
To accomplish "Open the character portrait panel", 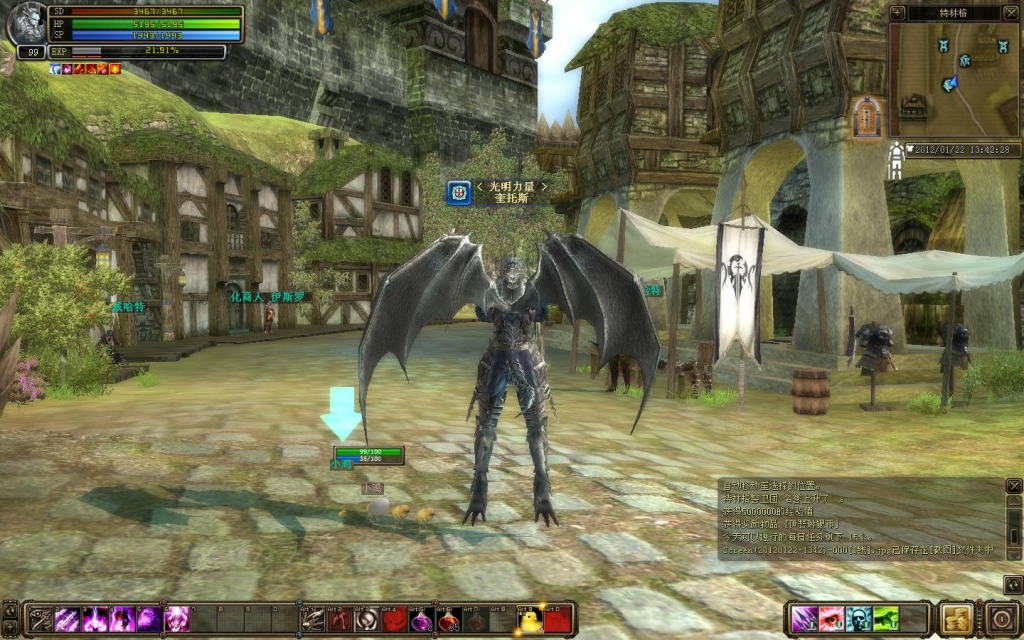I will coord(28,26).
